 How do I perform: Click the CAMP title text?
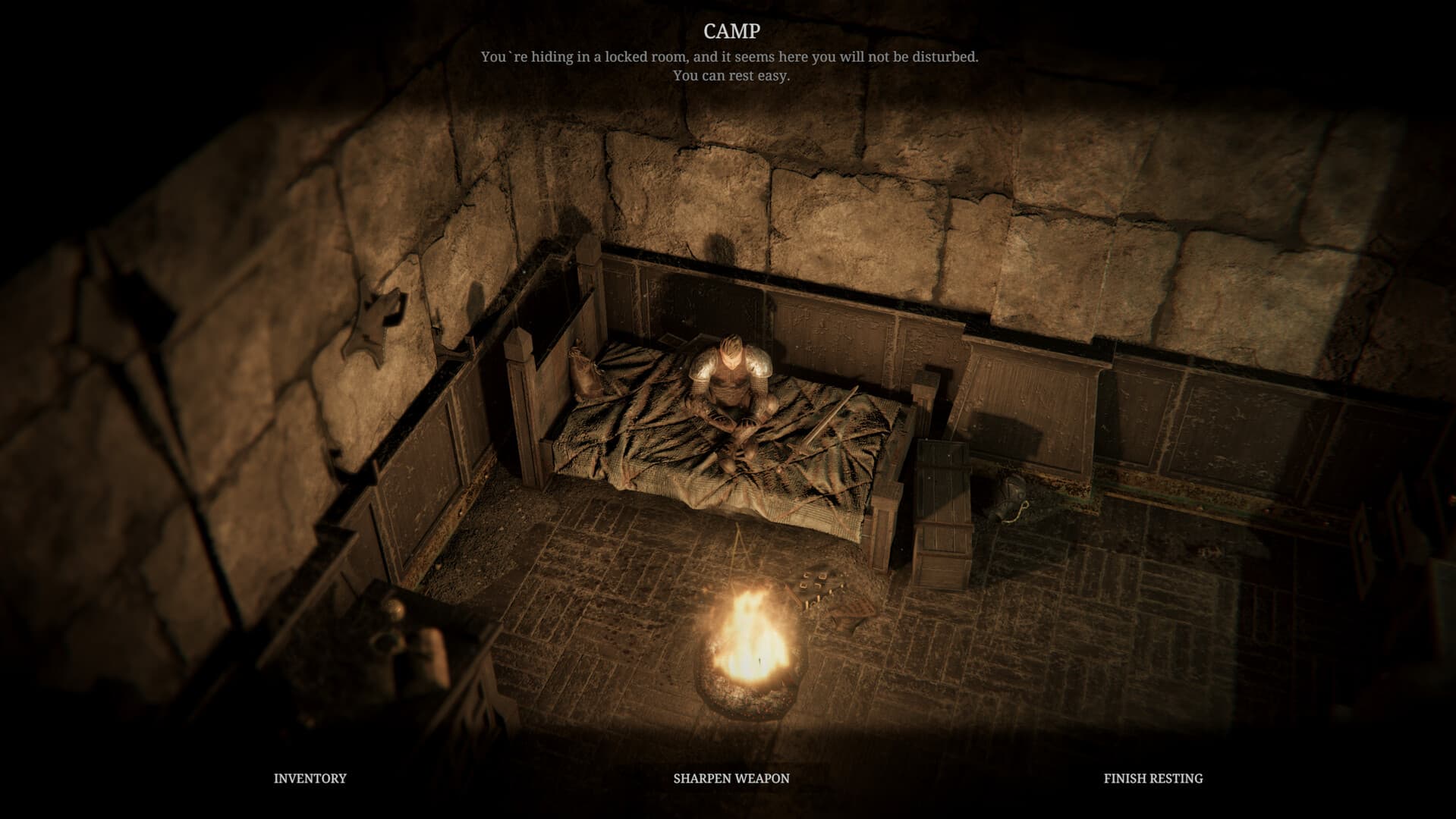click(728, 32)
